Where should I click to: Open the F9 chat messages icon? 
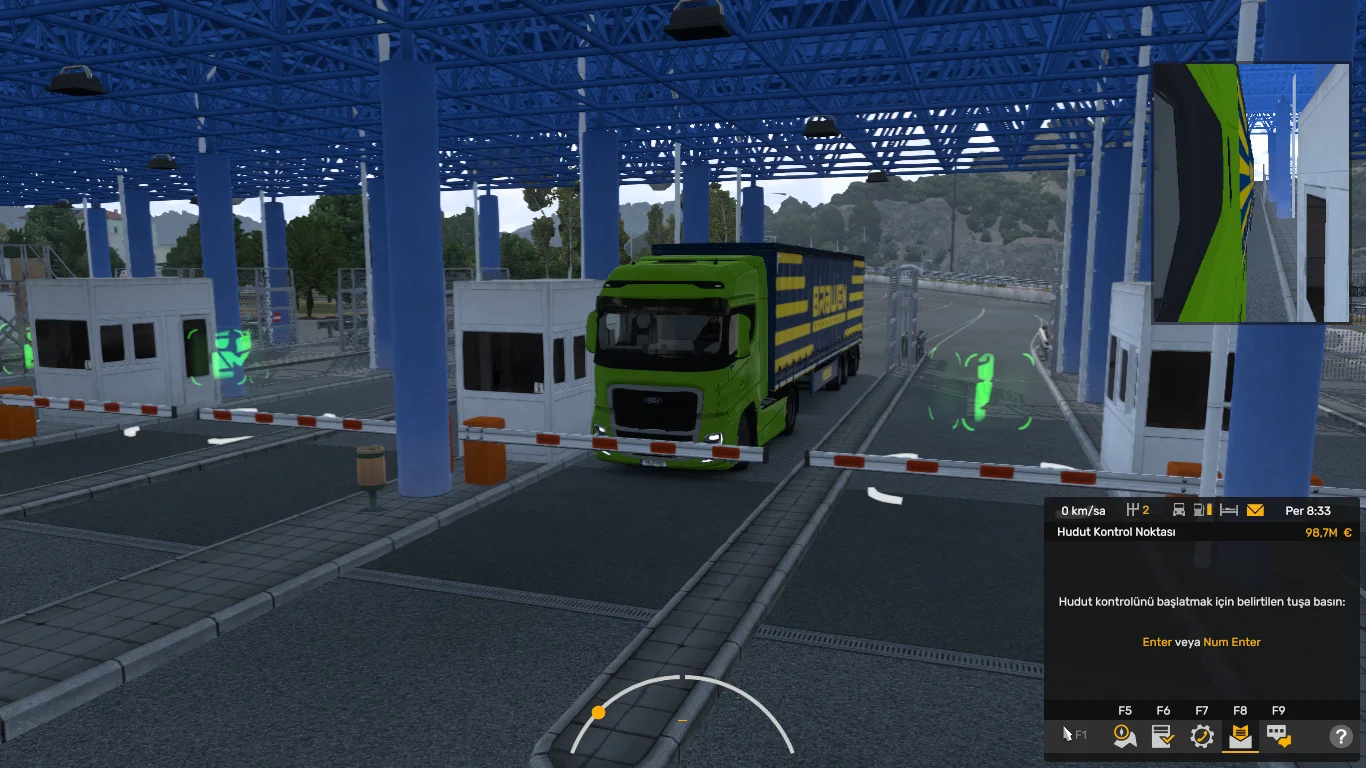(1280, 735)
